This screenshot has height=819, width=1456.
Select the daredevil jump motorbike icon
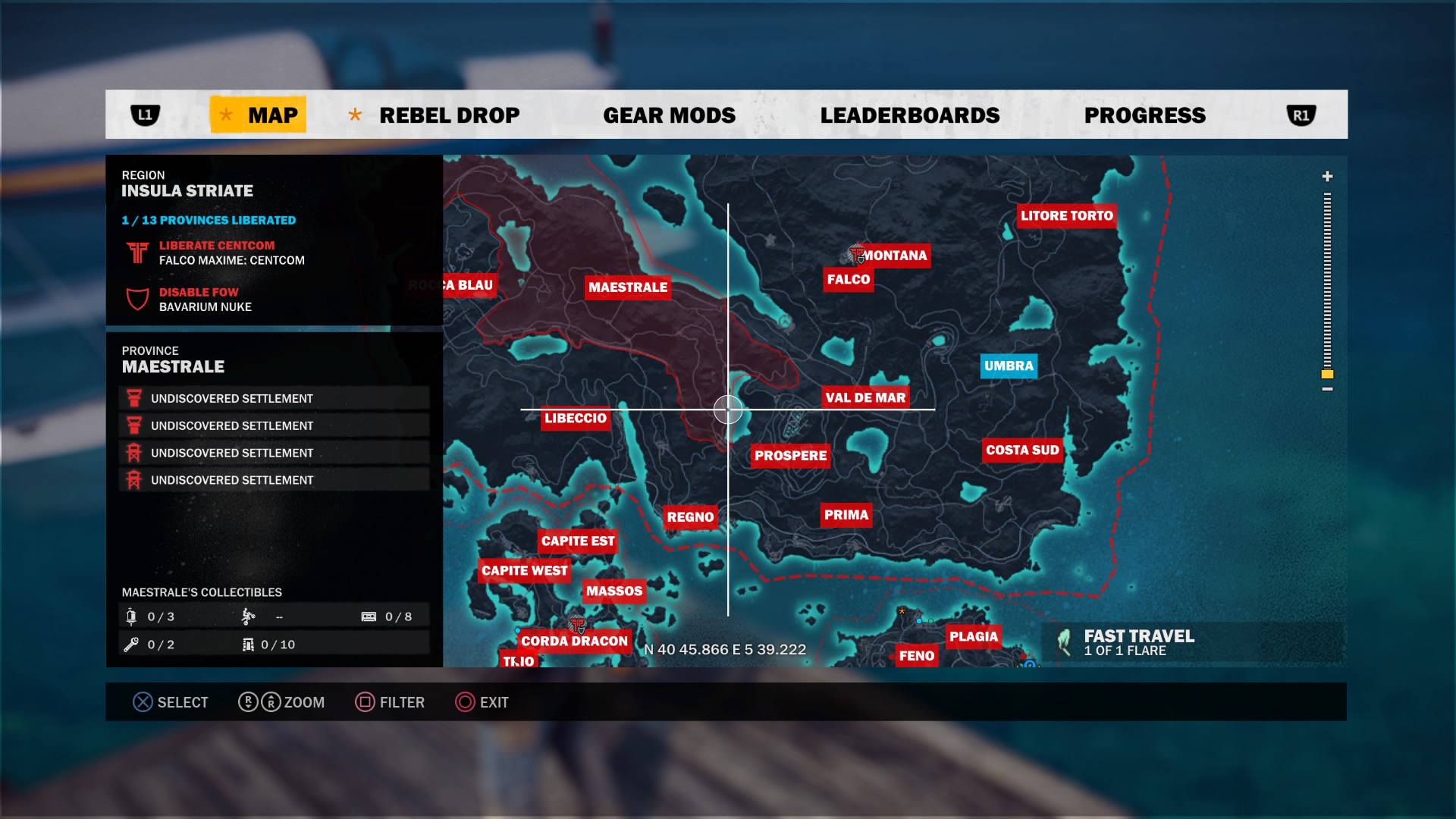[250, 617]
